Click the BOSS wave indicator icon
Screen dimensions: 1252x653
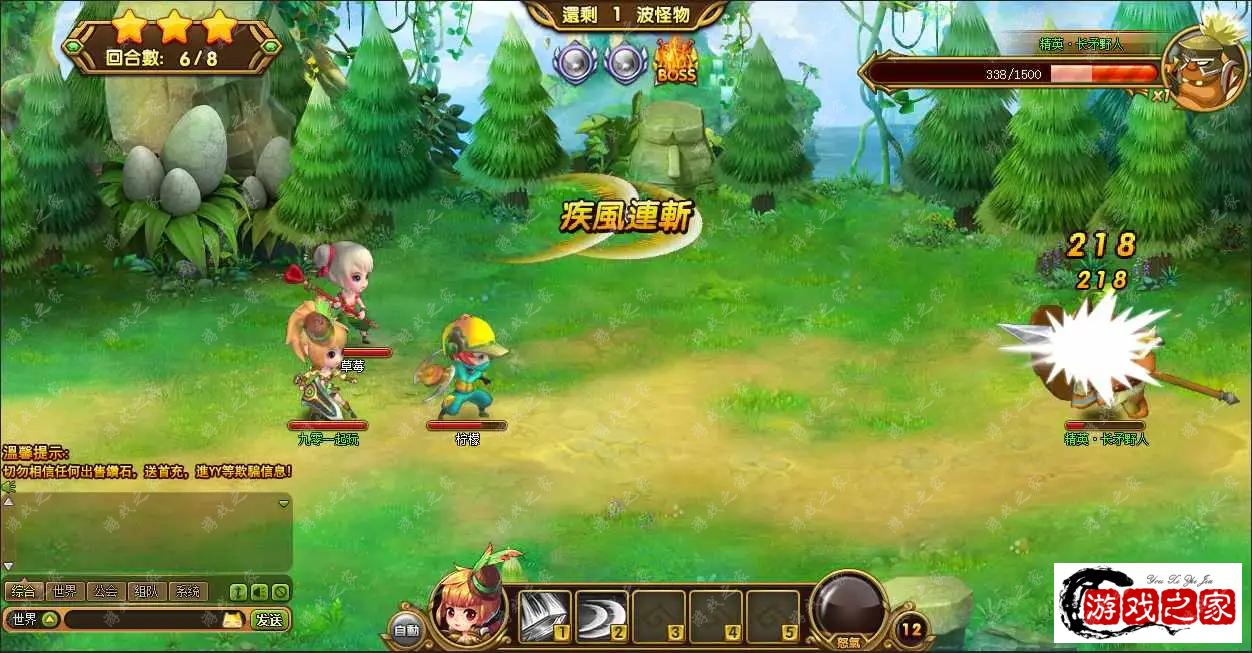675,63
